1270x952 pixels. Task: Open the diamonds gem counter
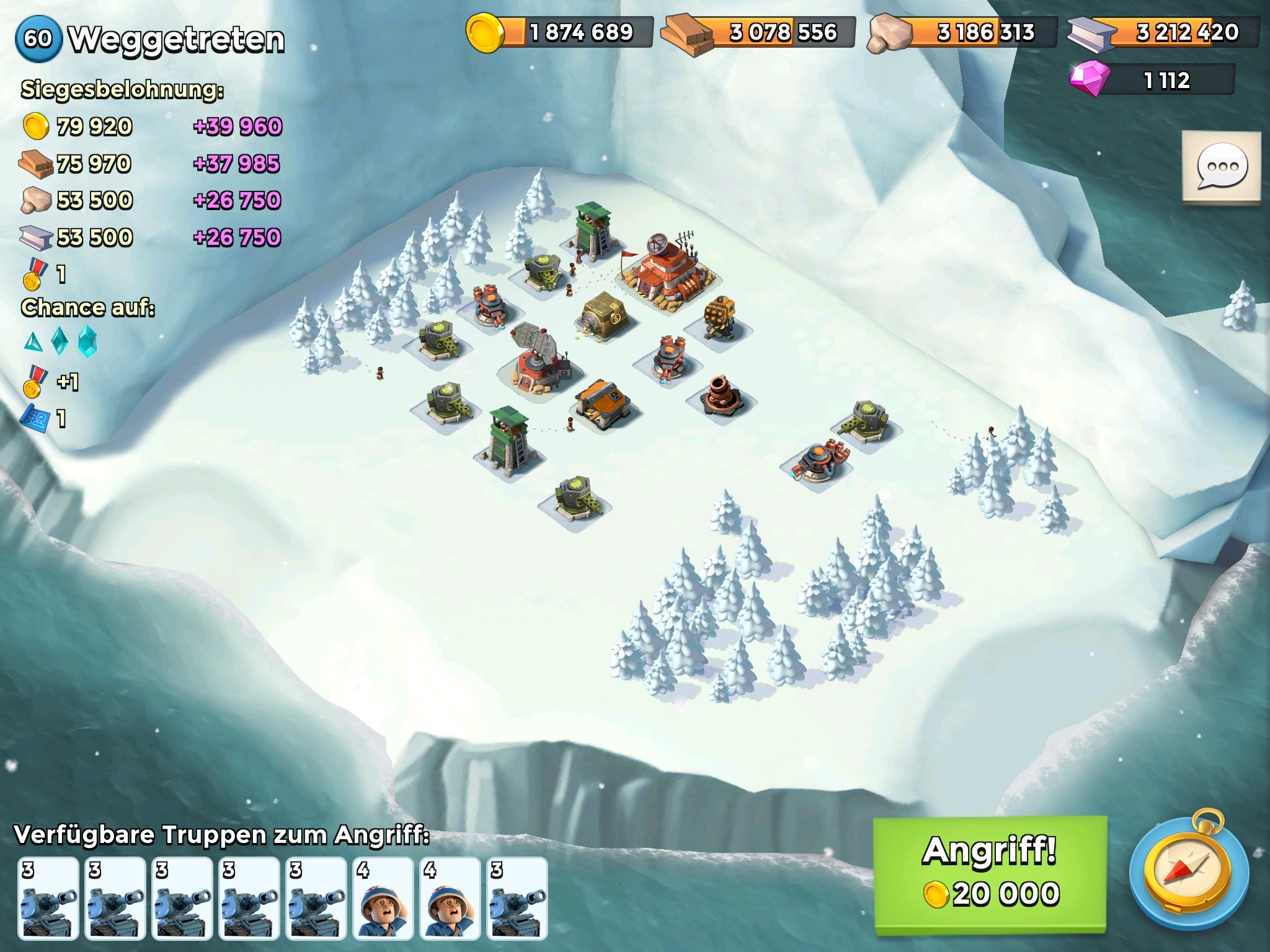click(x=1153, y=81)
